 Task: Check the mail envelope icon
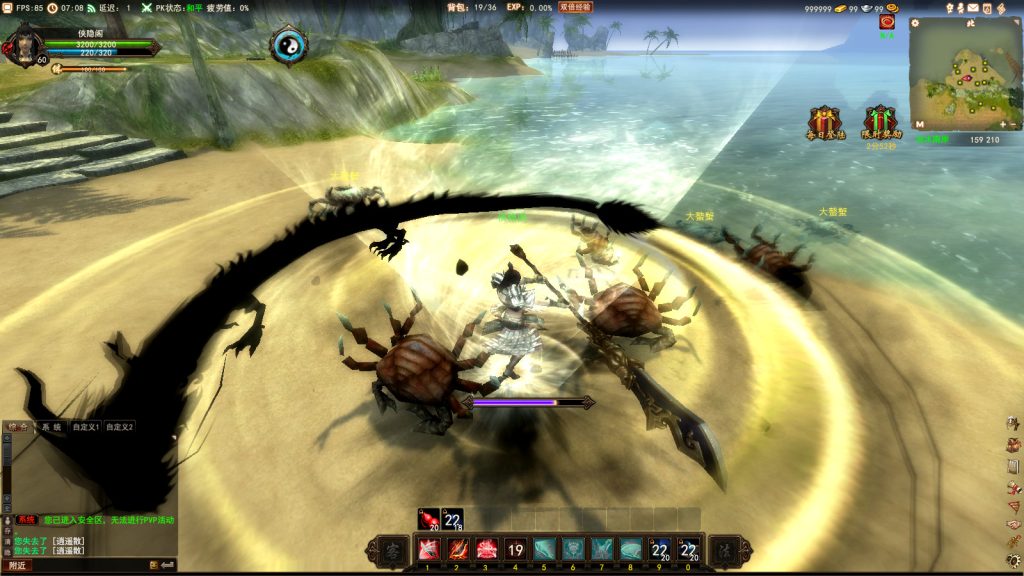973,8
